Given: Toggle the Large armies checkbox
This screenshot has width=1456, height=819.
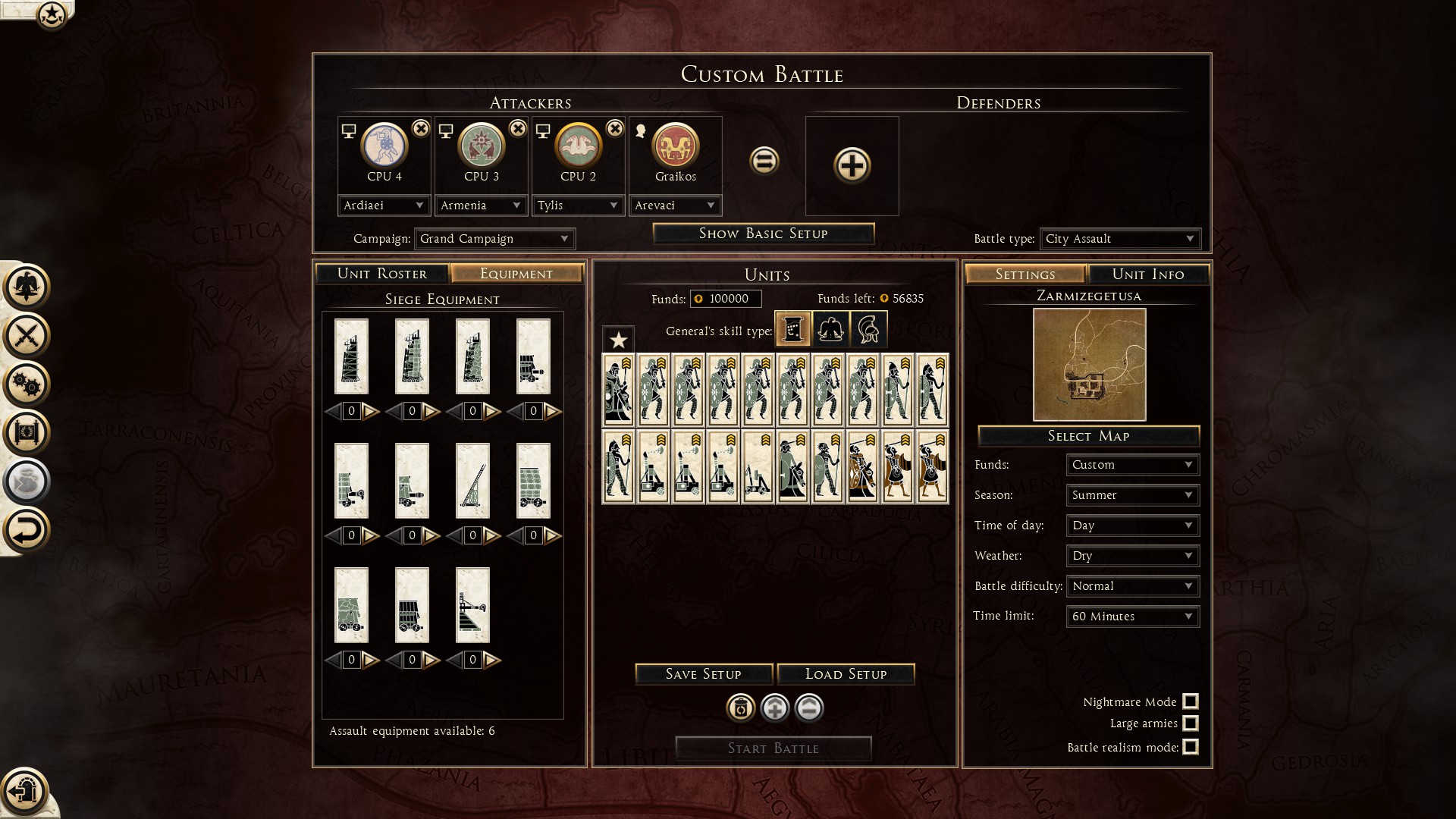Looking at the screenshot, I should pyautogui.click(x=1191, y=723).
